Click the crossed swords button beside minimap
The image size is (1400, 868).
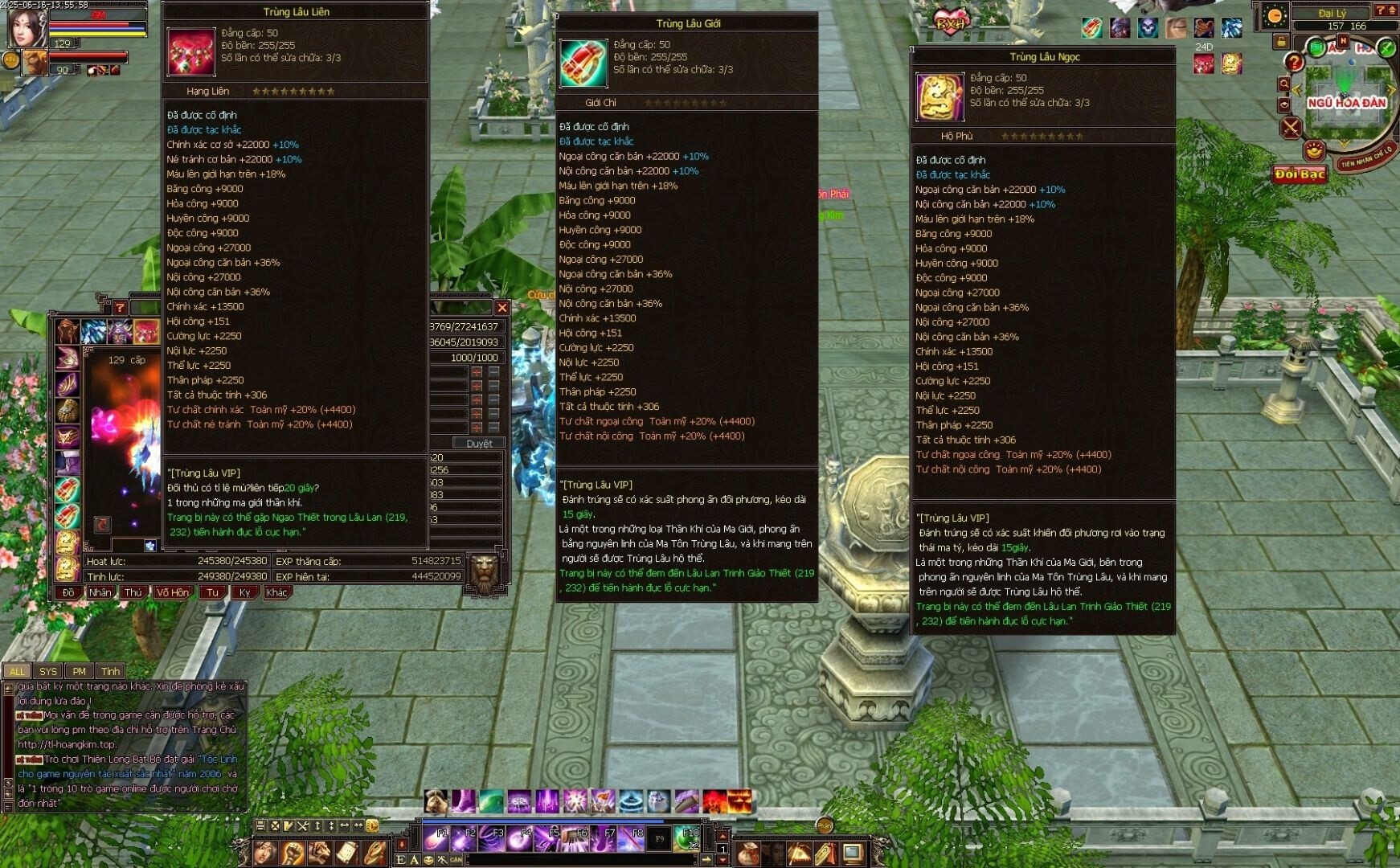pyautogui.click(x=1291, y=127)
